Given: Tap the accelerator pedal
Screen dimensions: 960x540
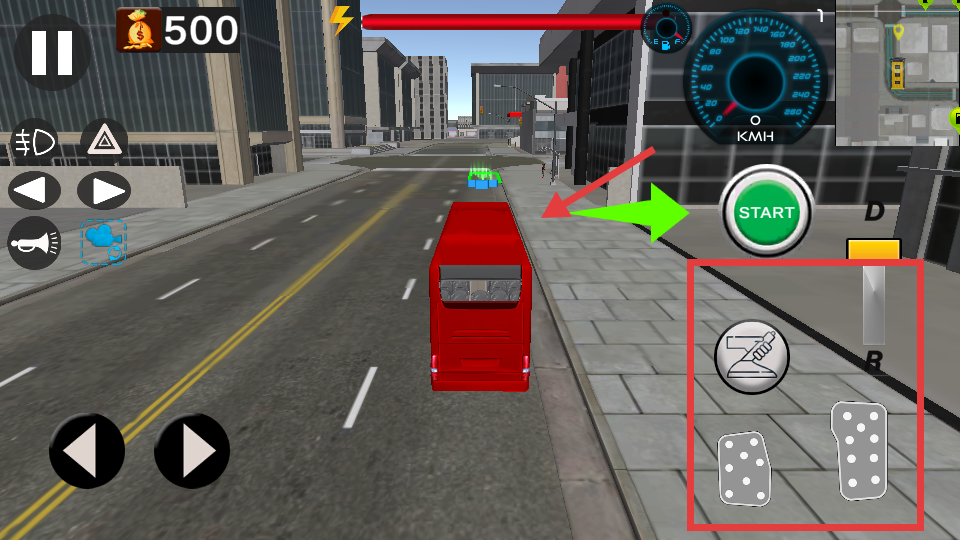Looking at the screenshot, I should [x=860, y=450].
